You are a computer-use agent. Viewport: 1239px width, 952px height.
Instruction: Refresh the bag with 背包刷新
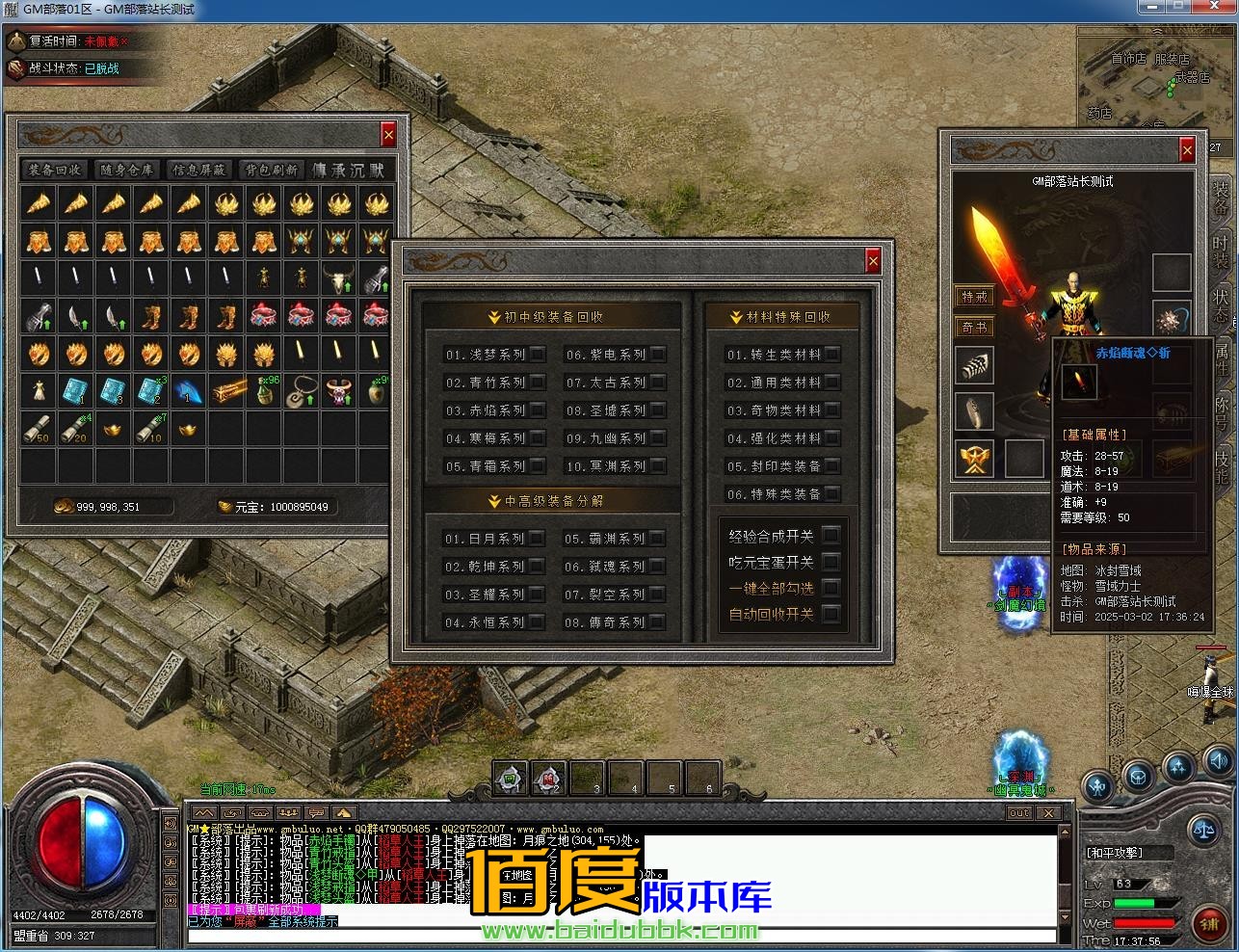coord(271,170)
